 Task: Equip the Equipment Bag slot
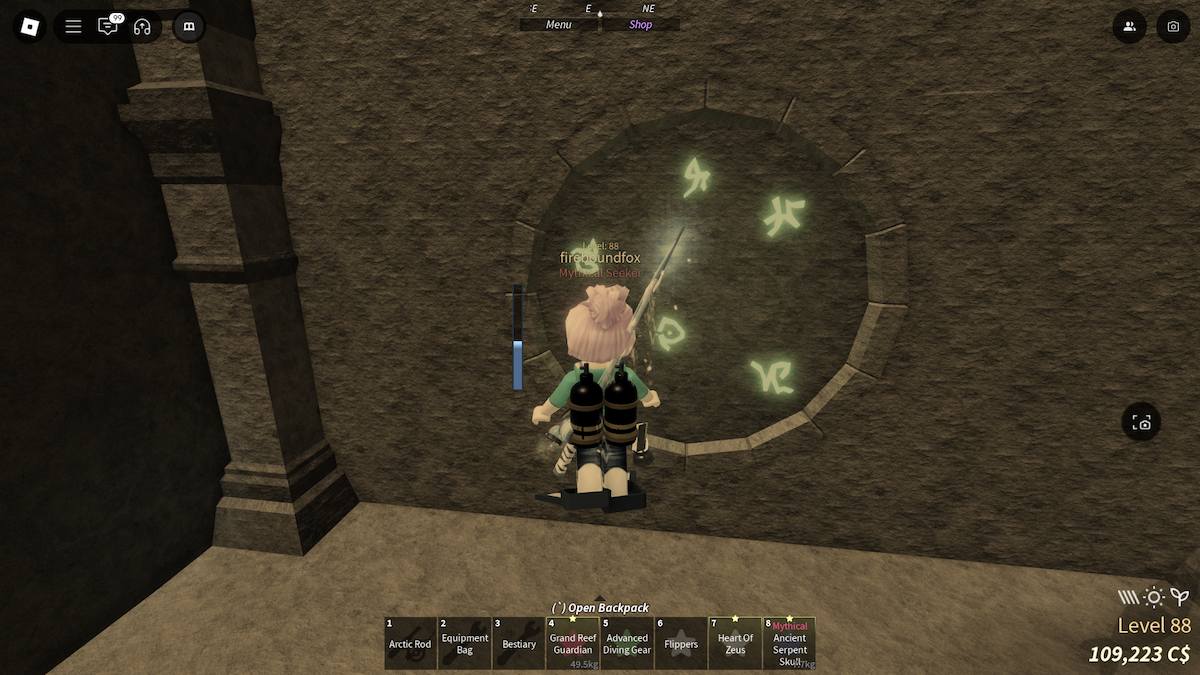pyautogui.click(x=464, y=643)
